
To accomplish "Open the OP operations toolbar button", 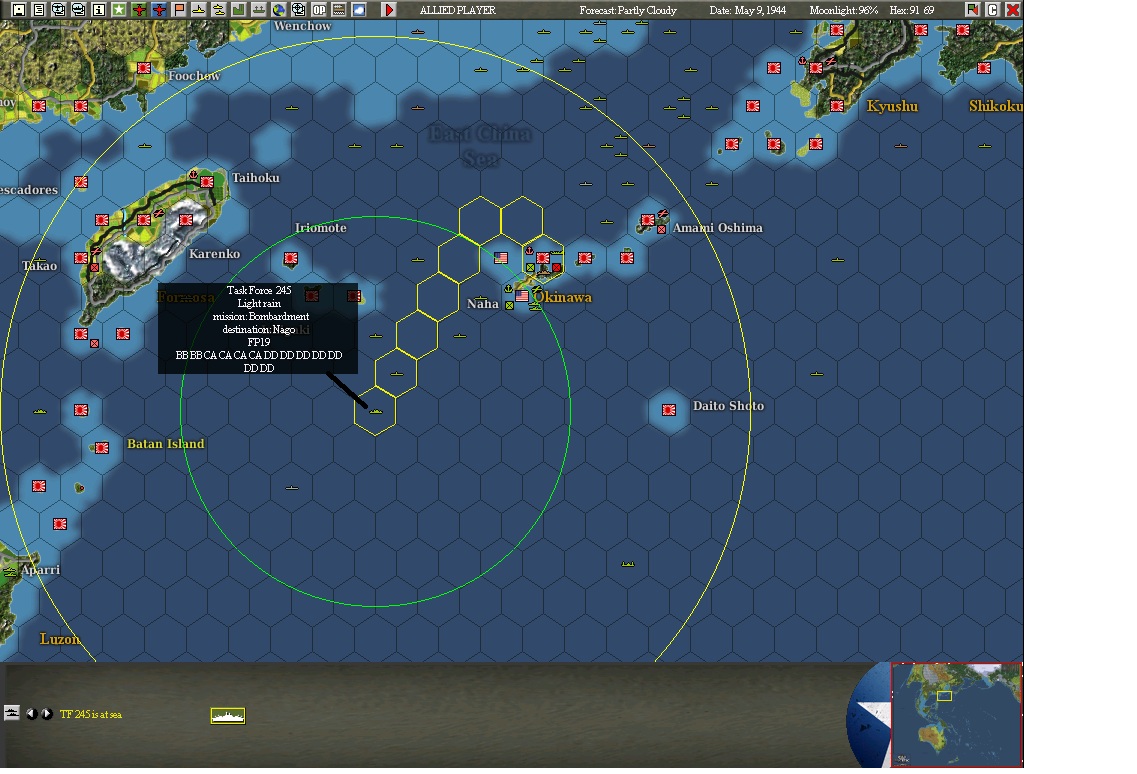I will (319, 10).
